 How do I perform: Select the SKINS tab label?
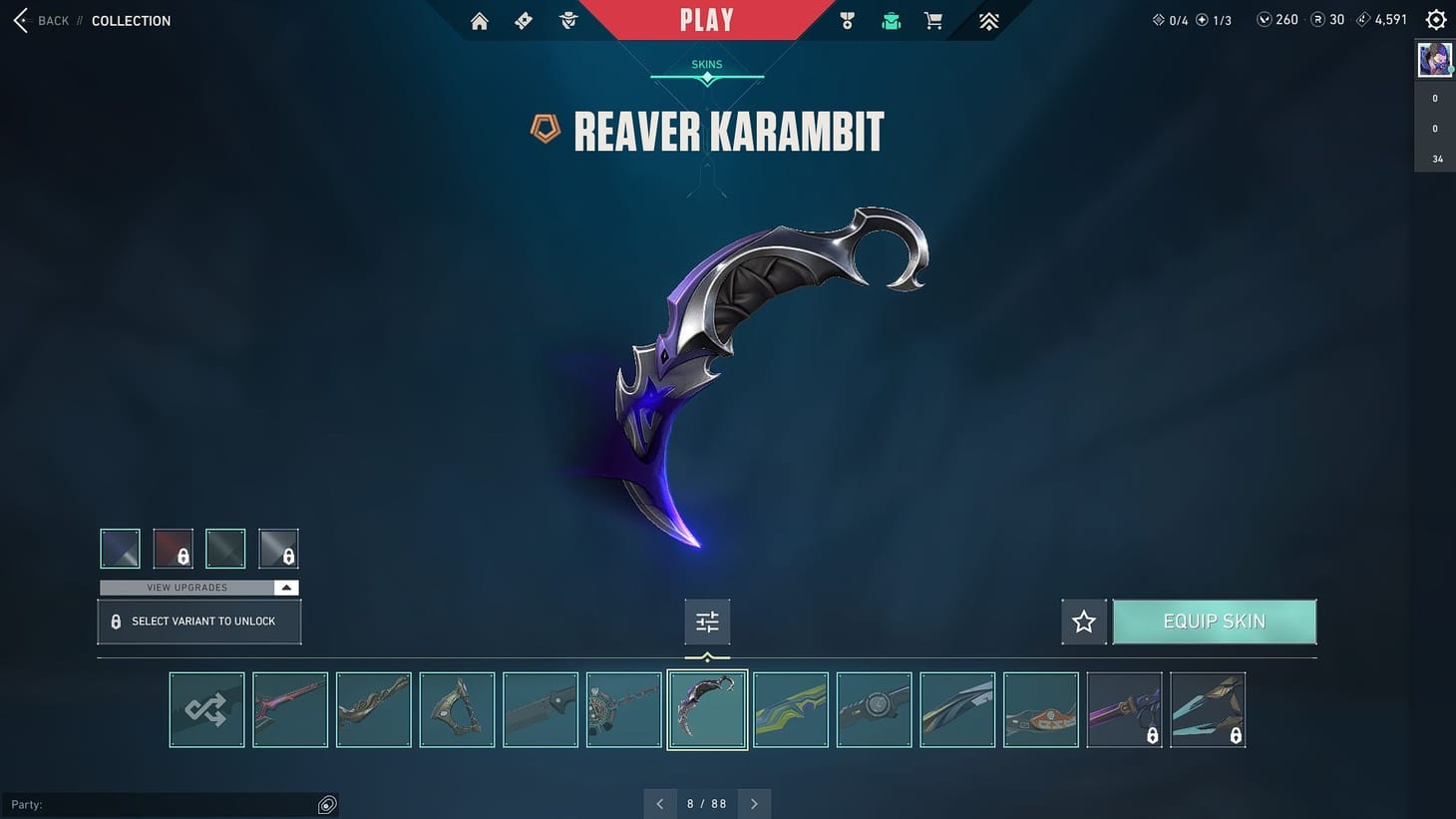pyautogui.click(x=706, y=63)
